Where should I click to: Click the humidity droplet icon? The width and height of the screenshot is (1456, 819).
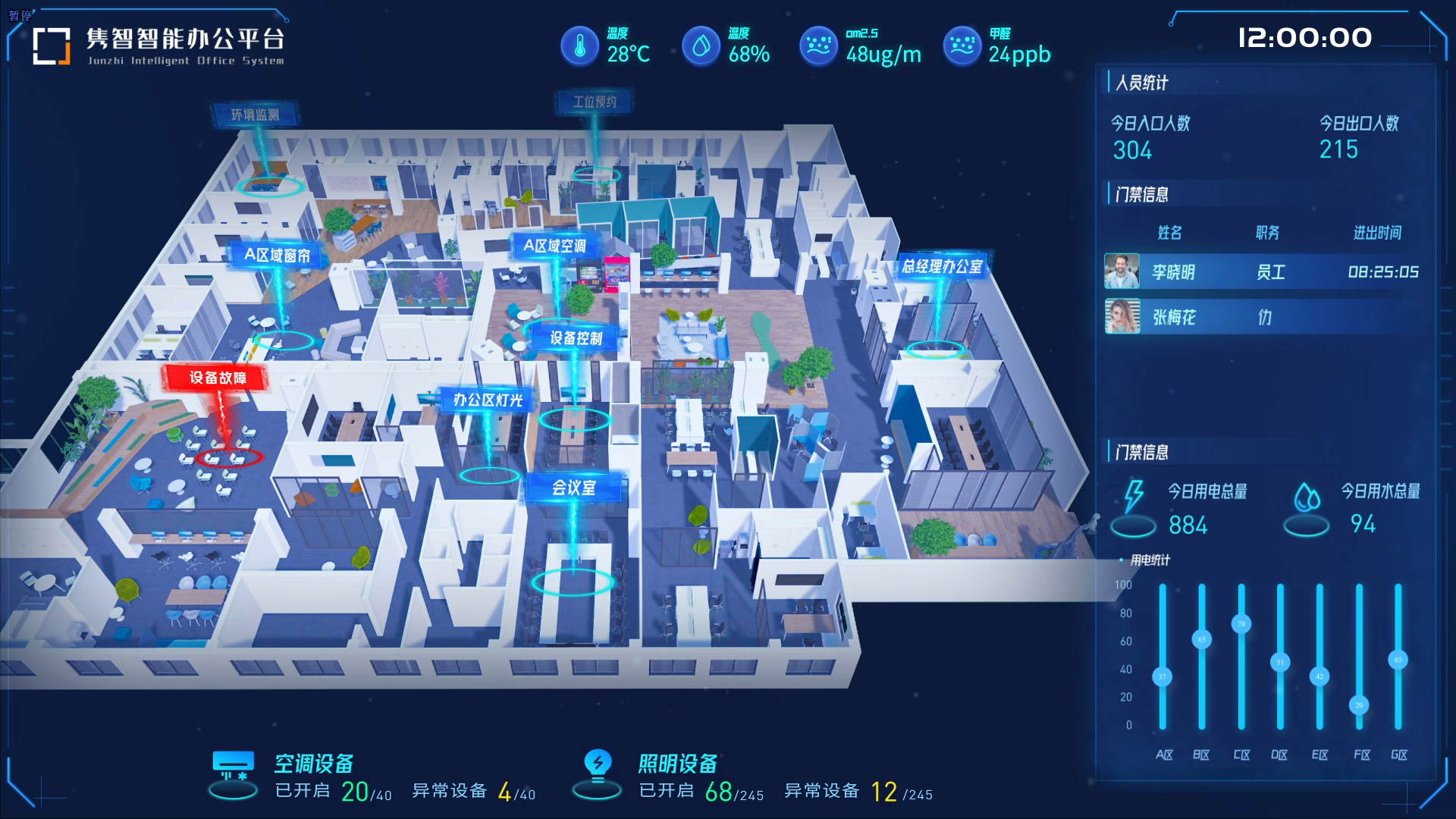pyautogui.click(x=701, y=45)
